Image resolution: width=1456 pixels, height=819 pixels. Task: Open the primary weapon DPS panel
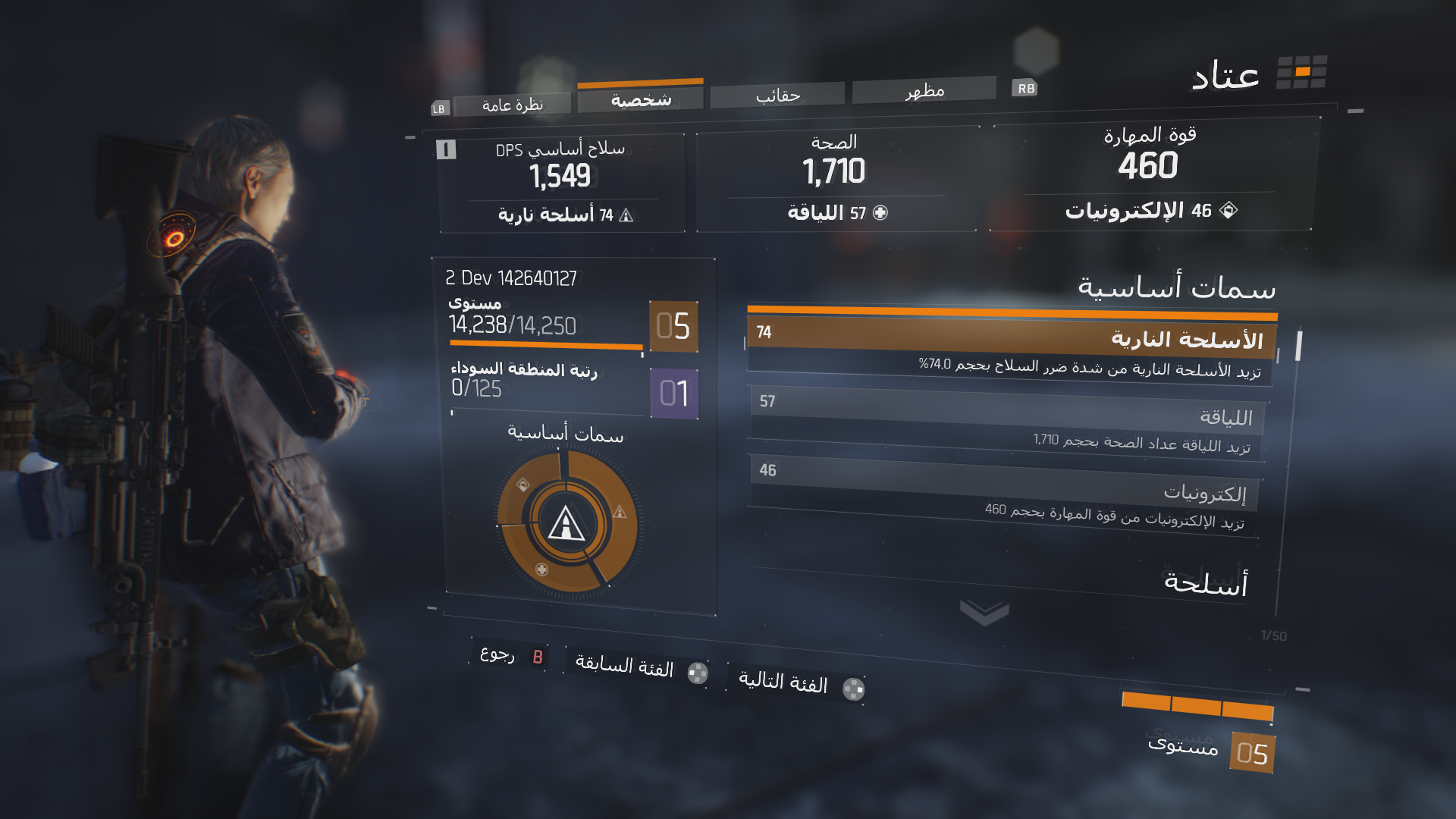(x=561, y=182)
